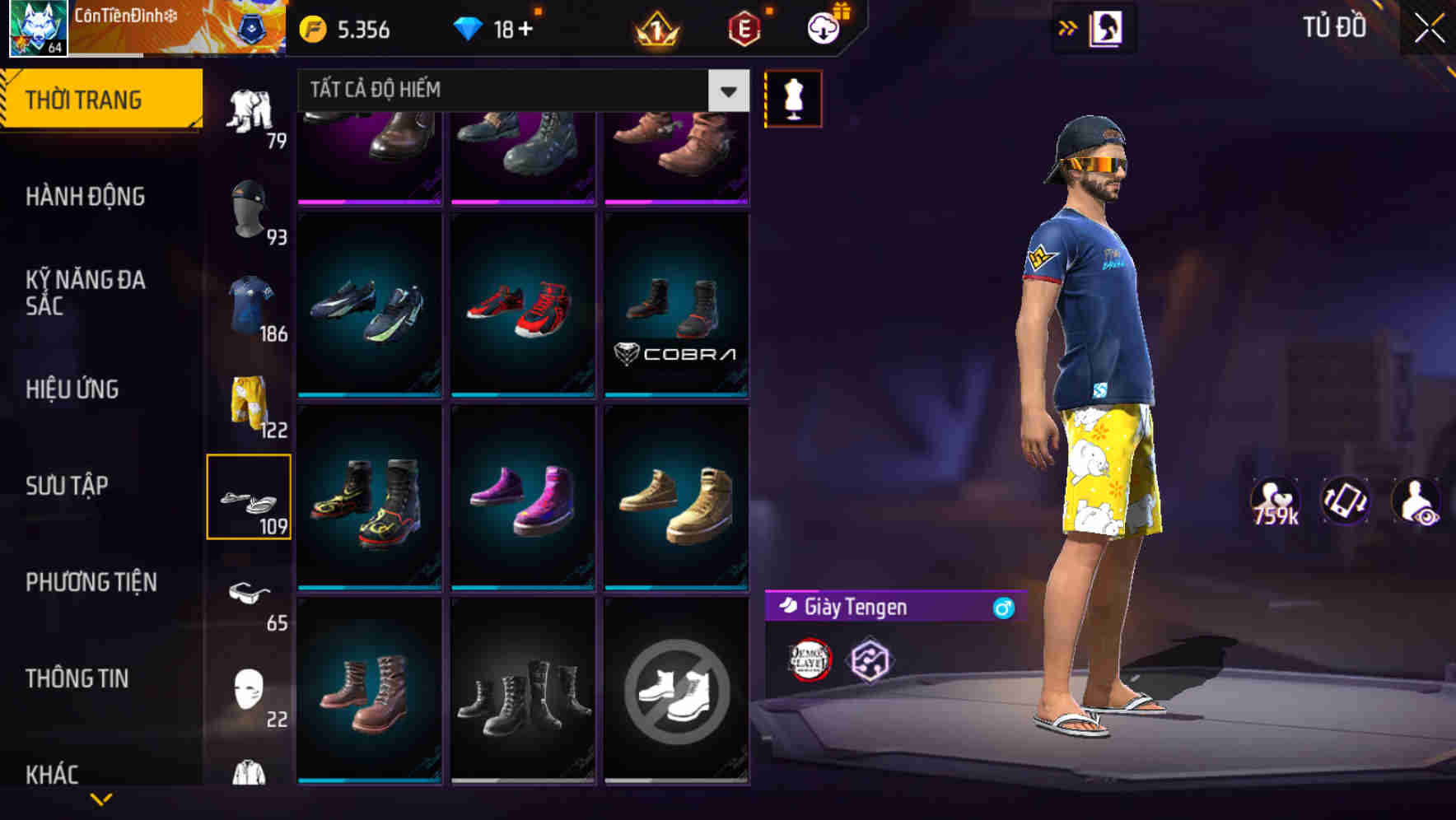Expand the chevron below KHÁC in the sidebar
The image size is (1456, 820).
pyautogui.click(x=100, y=799)
